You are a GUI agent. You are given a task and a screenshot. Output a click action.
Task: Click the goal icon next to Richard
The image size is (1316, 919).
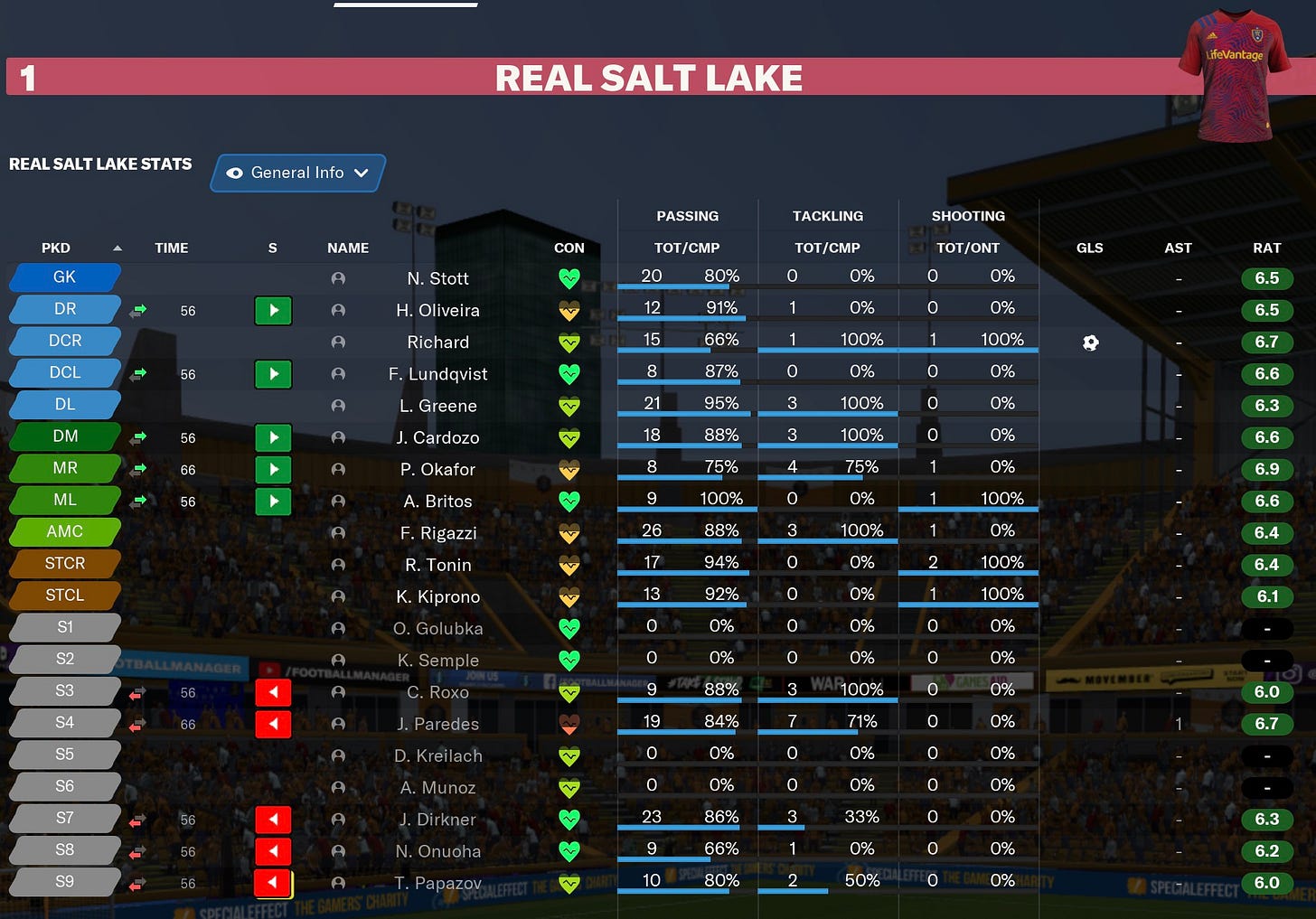click(x=1090, y=342)
